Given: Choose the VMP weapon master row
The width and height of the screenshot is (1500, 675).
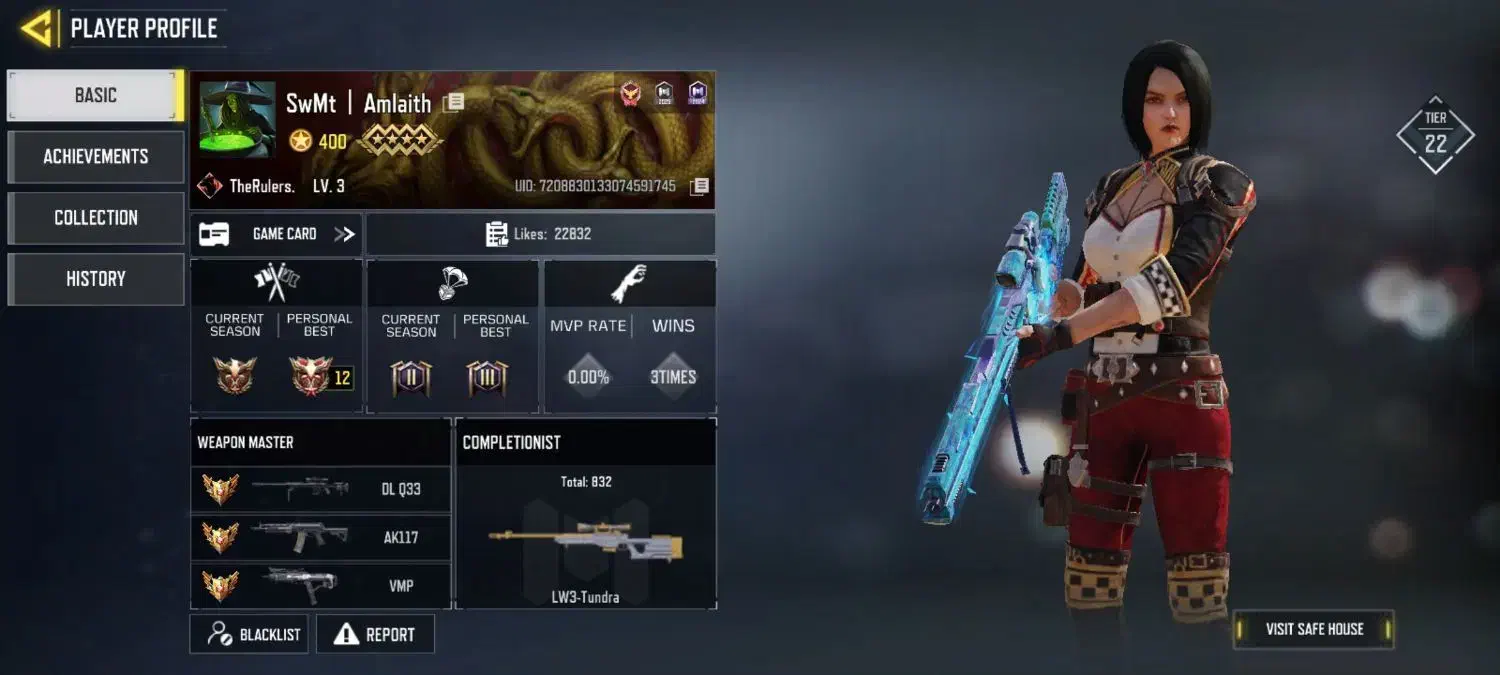Looking at the screenshot, I should (320, 585).
